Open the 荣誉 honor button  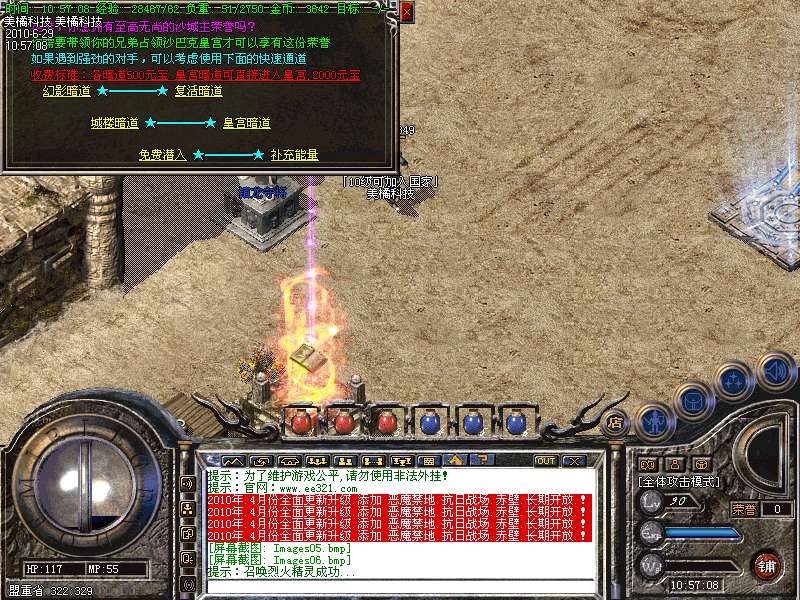click(742, 509)
